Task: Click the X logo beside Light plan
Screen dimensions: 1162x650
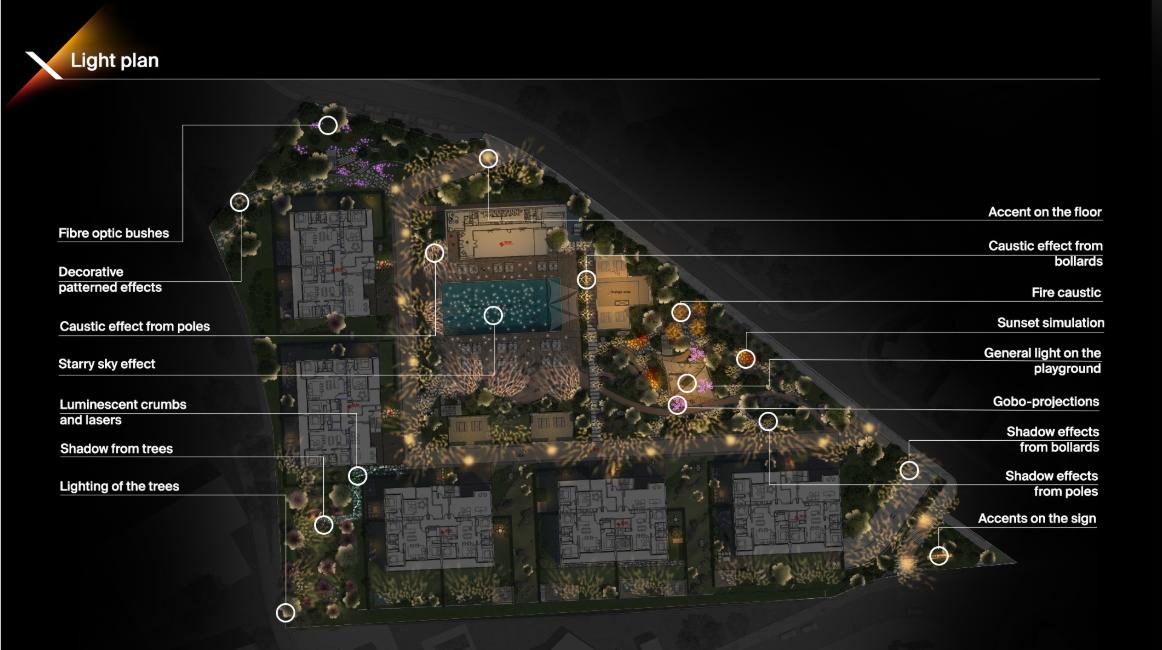Action: click(43, 62)
